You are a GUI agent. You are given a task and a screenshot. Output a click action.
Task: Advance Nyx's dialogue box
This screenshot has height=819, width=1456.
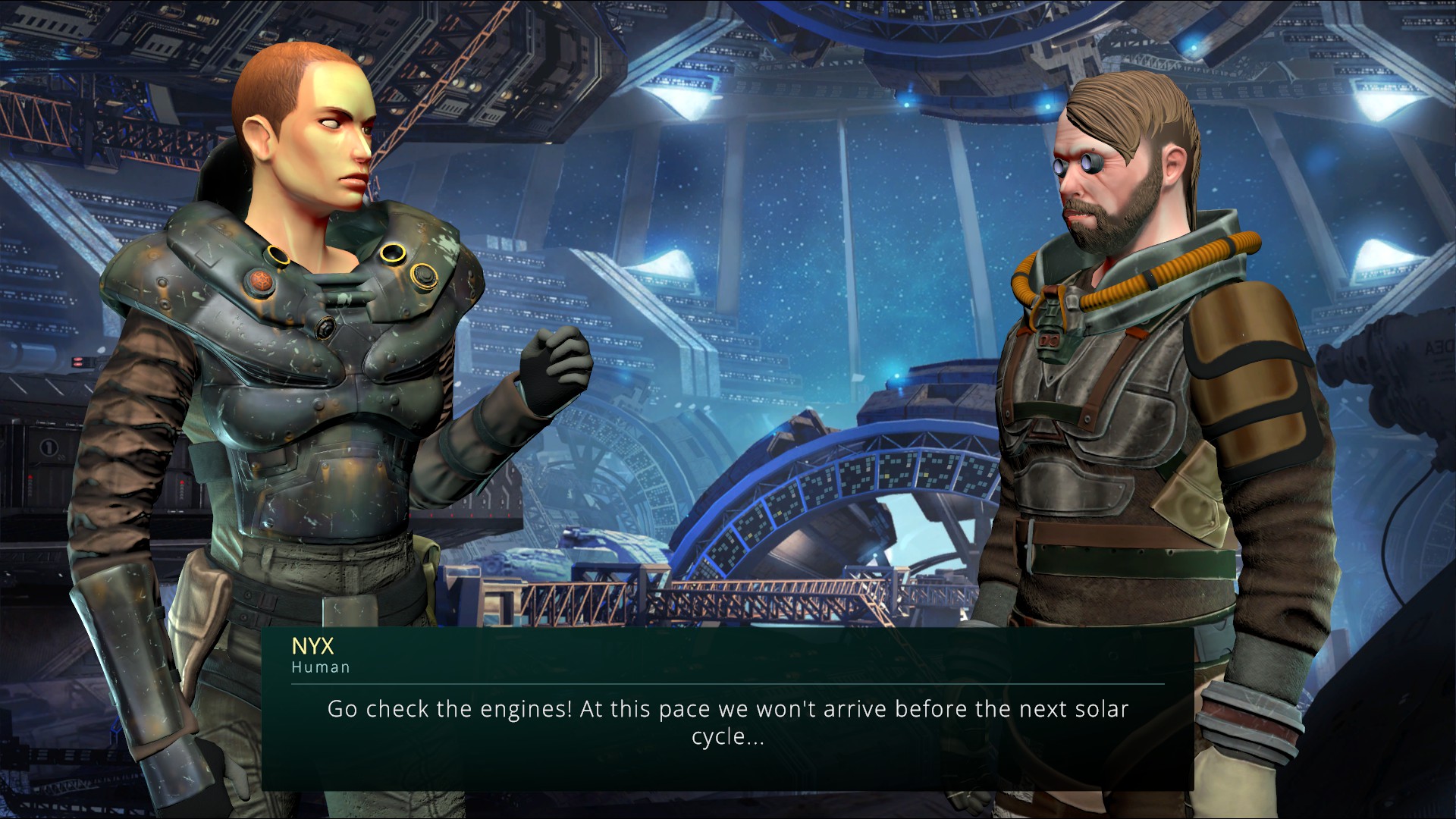(x=727, y=722)
